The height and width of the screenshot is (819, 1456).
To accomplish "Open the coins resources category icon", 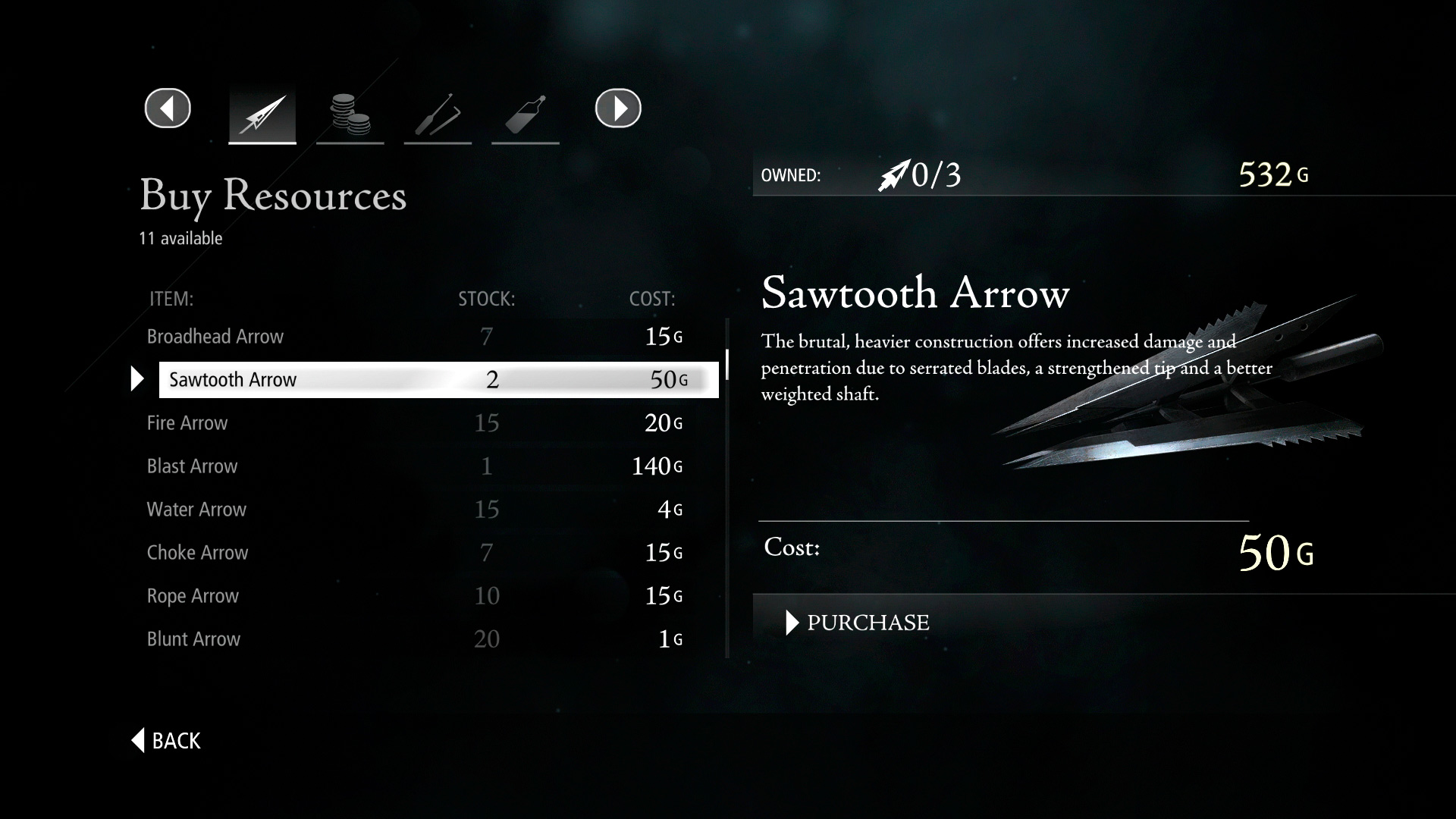I will tap(350, 112).
